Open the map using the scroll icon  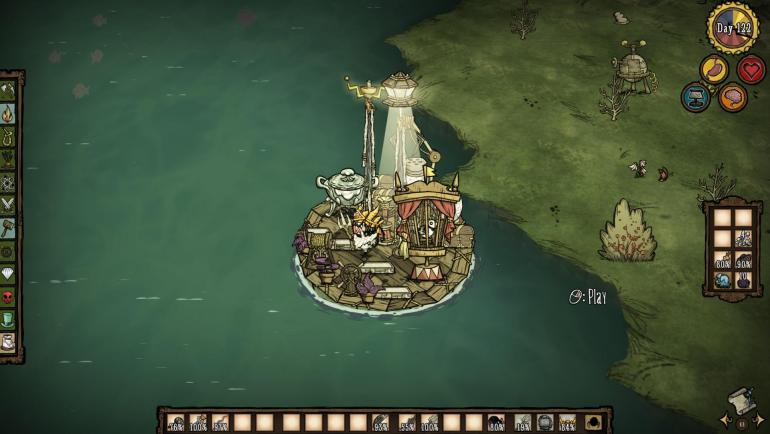(738, 407)
